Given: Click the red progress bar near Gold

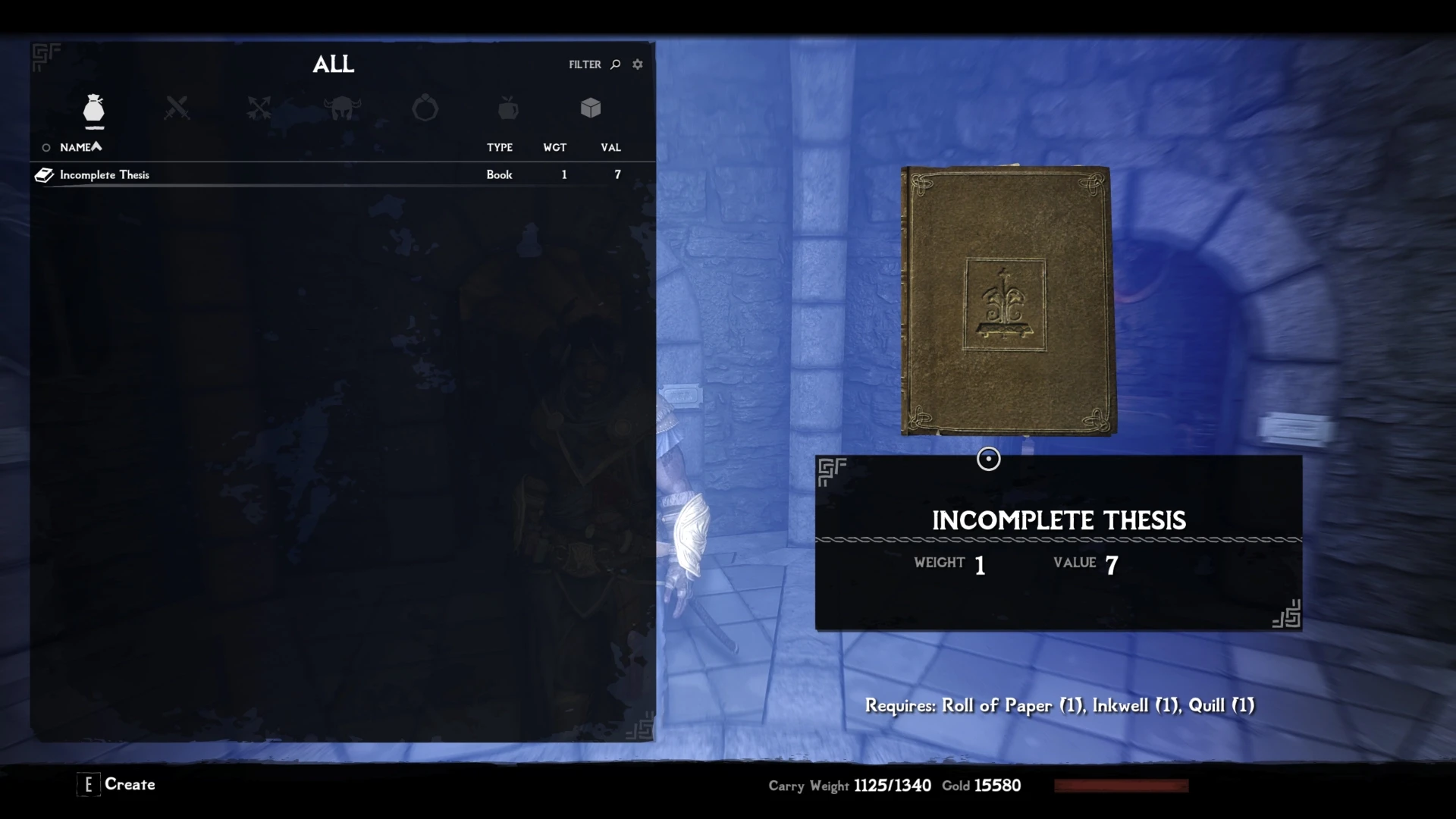Looking at the screenshot, I should pyautogui.click(x=1121, y=786).
